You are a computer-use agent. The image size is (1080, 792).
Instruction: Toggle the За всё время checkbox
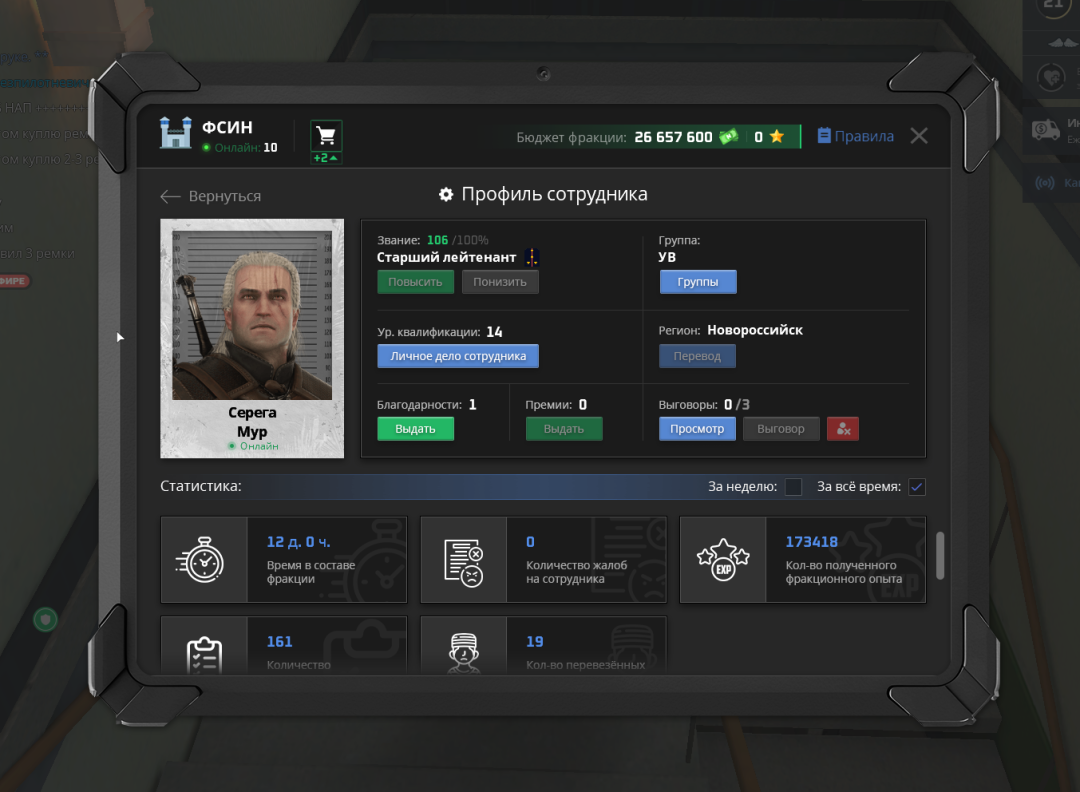point(917,487)
